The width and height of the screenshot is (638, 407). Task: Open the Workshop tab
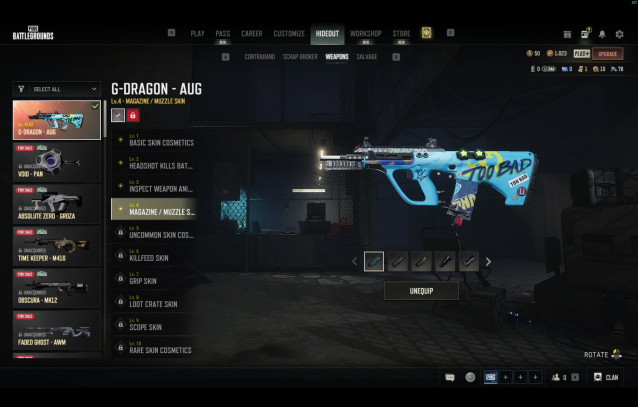point(365,33)
